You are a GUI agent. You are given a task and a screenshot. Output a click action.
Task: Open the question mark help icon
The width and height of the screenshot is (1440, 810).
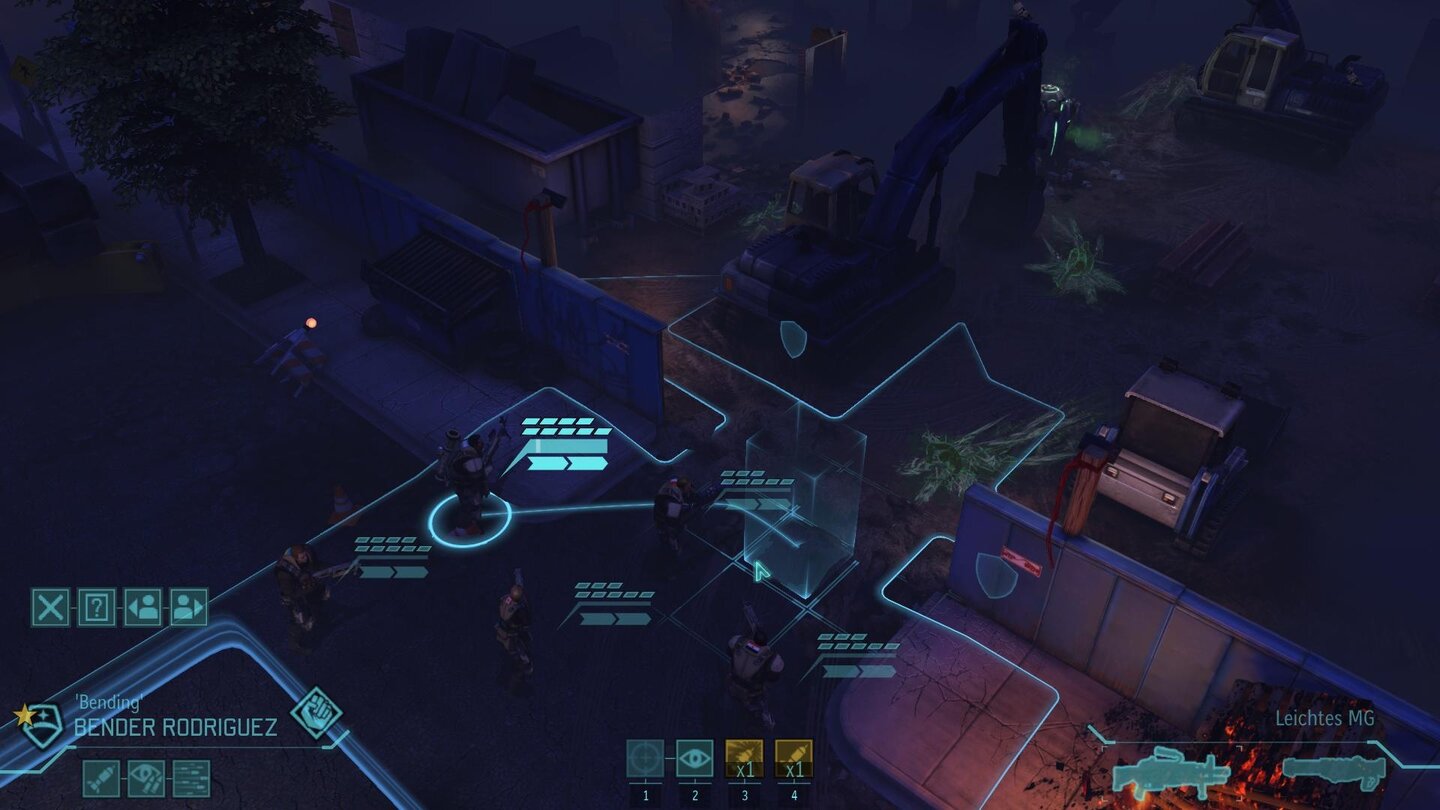(x=97, y=606)
